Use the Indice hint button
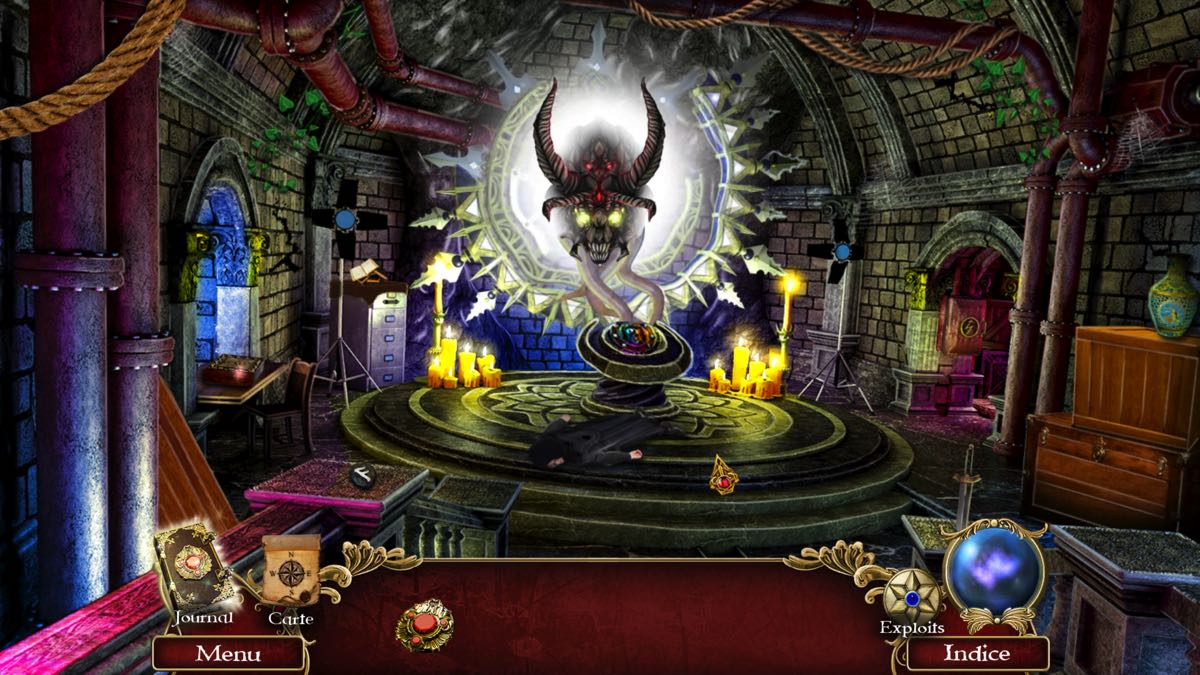 977,654
